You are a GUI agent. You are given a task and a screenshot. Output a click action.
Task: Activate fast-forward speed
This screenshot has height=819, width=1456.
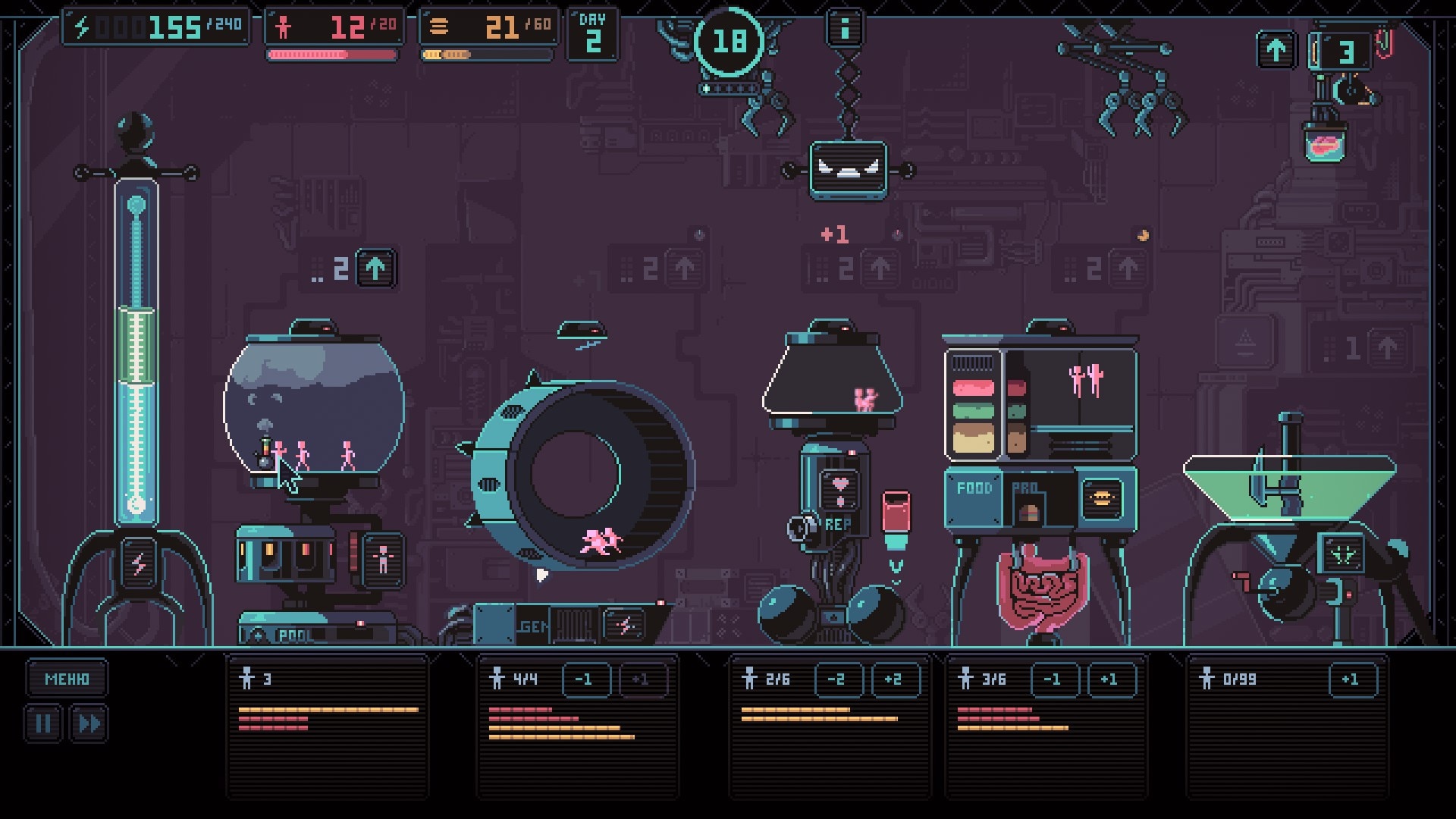click(89, 723)
